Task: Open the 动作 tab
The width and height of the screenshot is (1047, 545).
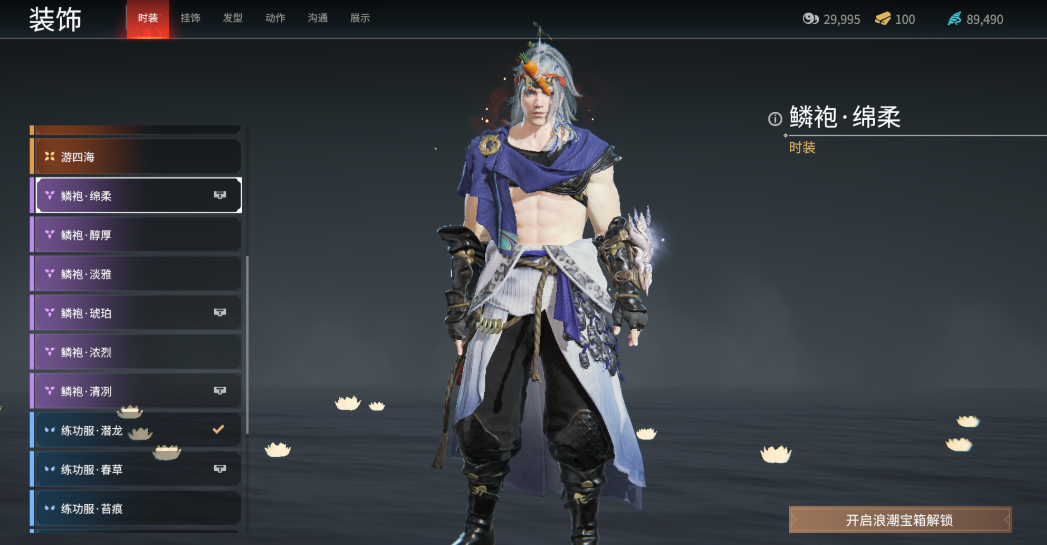Action: pos(275,18)
